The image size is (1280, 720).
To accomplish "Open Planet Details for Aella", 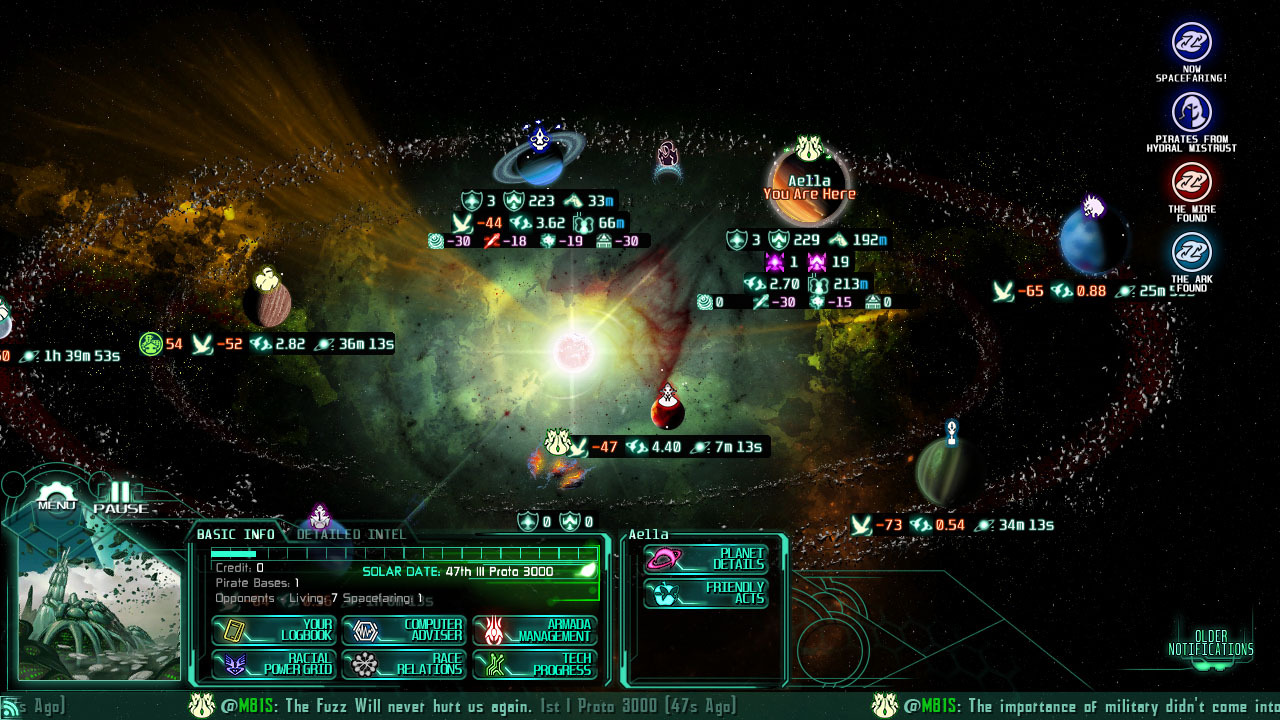I will tap(705, 560).
